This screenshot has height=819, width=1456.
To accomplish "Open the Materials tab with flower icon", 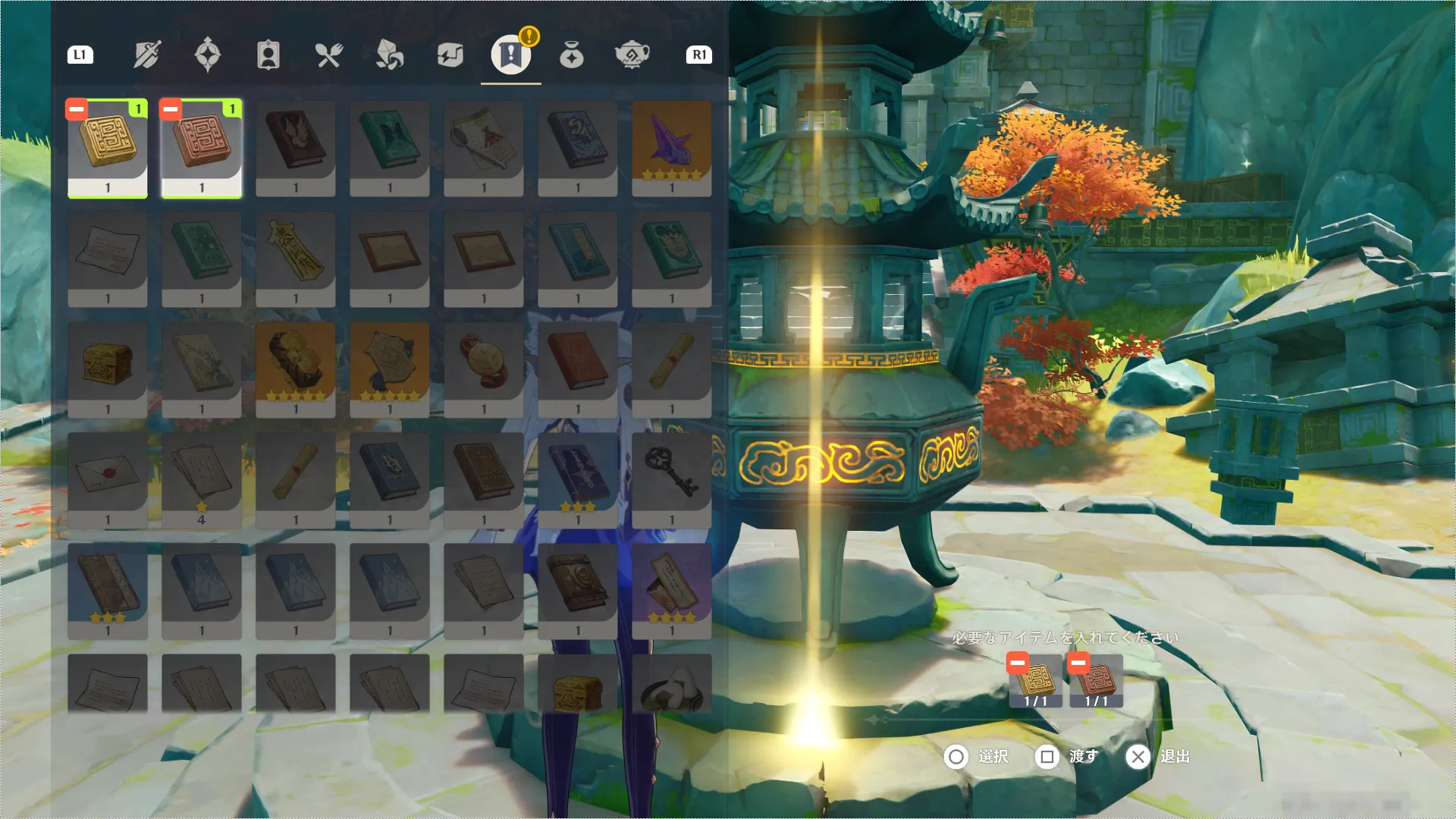I will (x=389, y=55).
